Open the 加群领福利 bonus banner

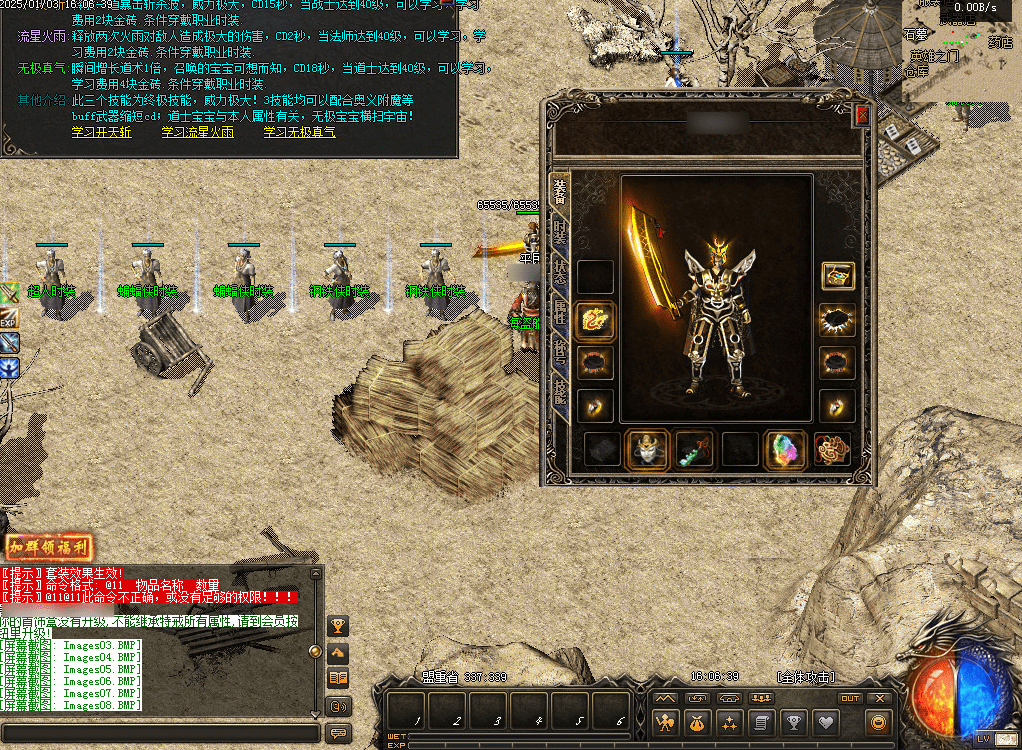click(49, 547)
